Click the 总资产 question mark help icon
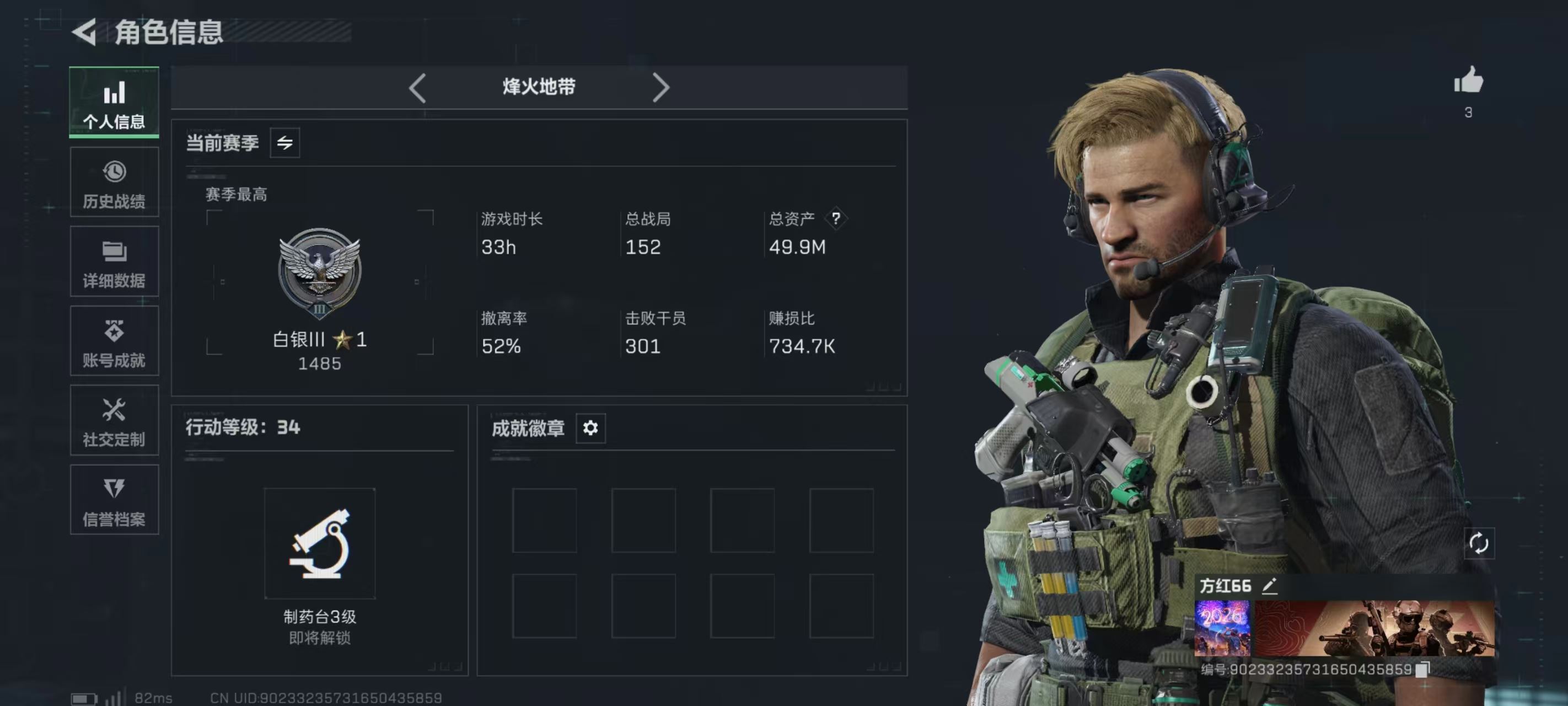Image resolution: width=1568 pixels, height=706 pixels. coord(836,218)
